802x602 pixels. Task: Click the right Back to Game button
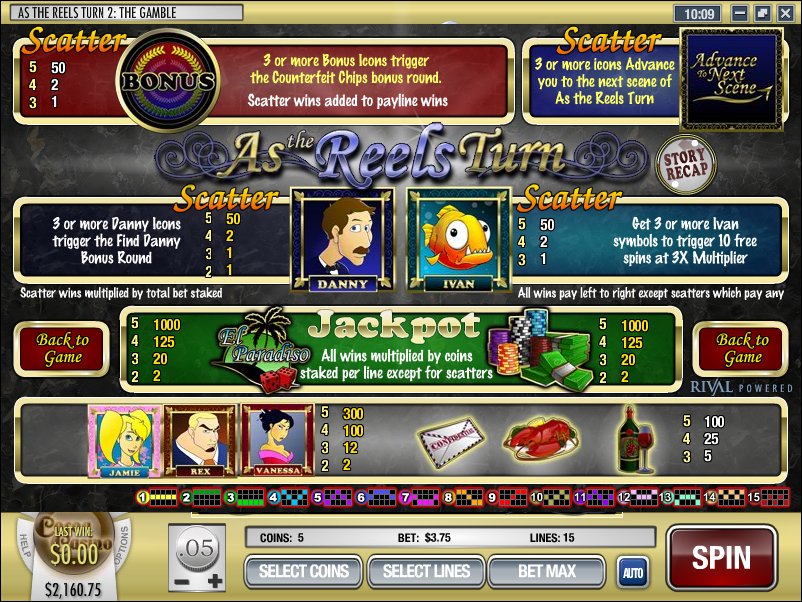pyautogui.click(x=743, y=349)
